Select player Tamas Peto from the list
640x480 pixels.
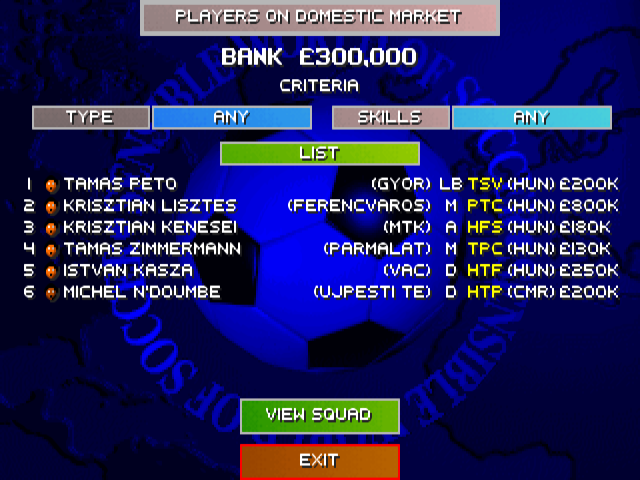(120, 184)
